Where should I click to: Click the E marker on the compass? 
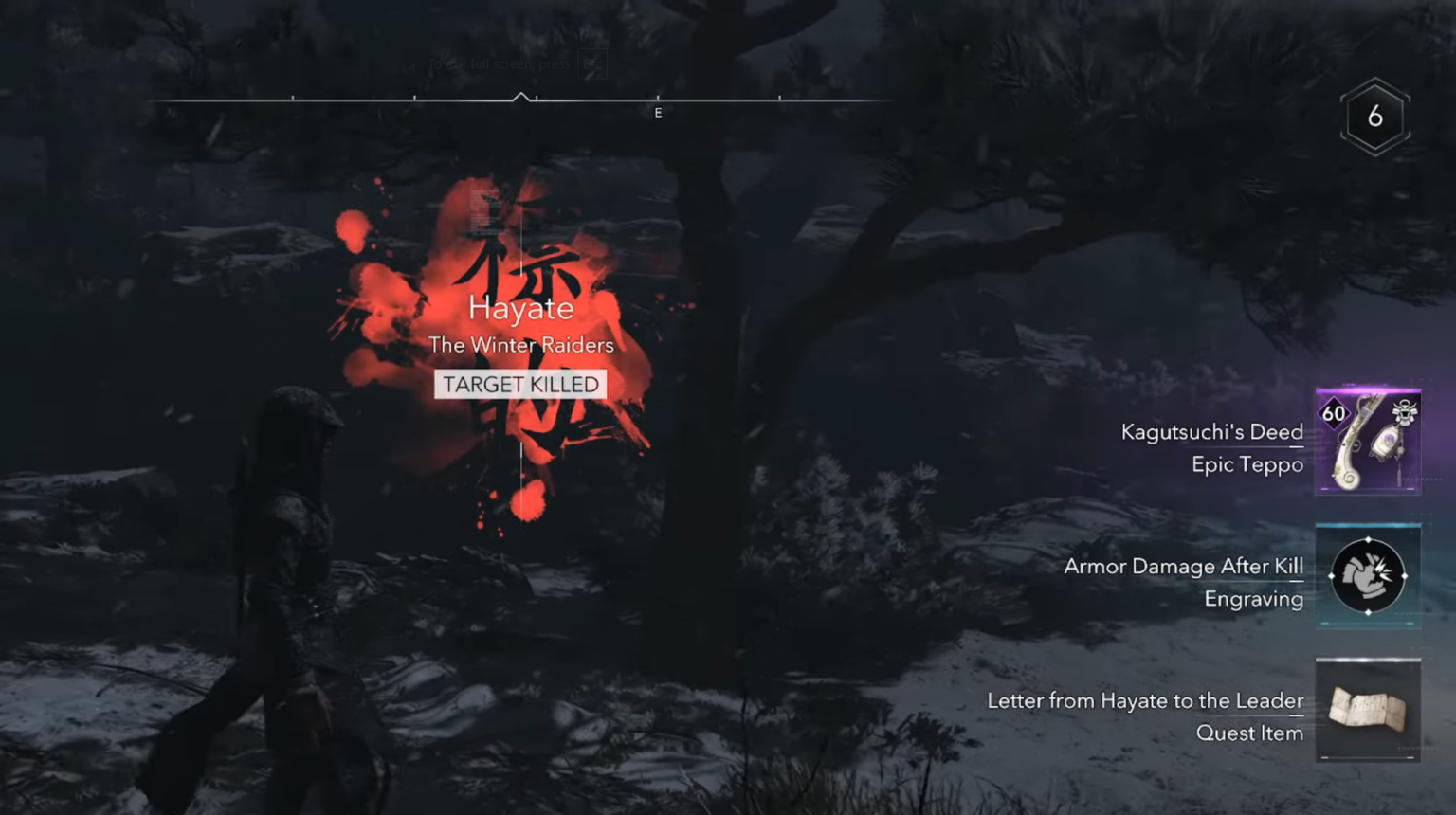pyautogui.click(x=658, y=112)
